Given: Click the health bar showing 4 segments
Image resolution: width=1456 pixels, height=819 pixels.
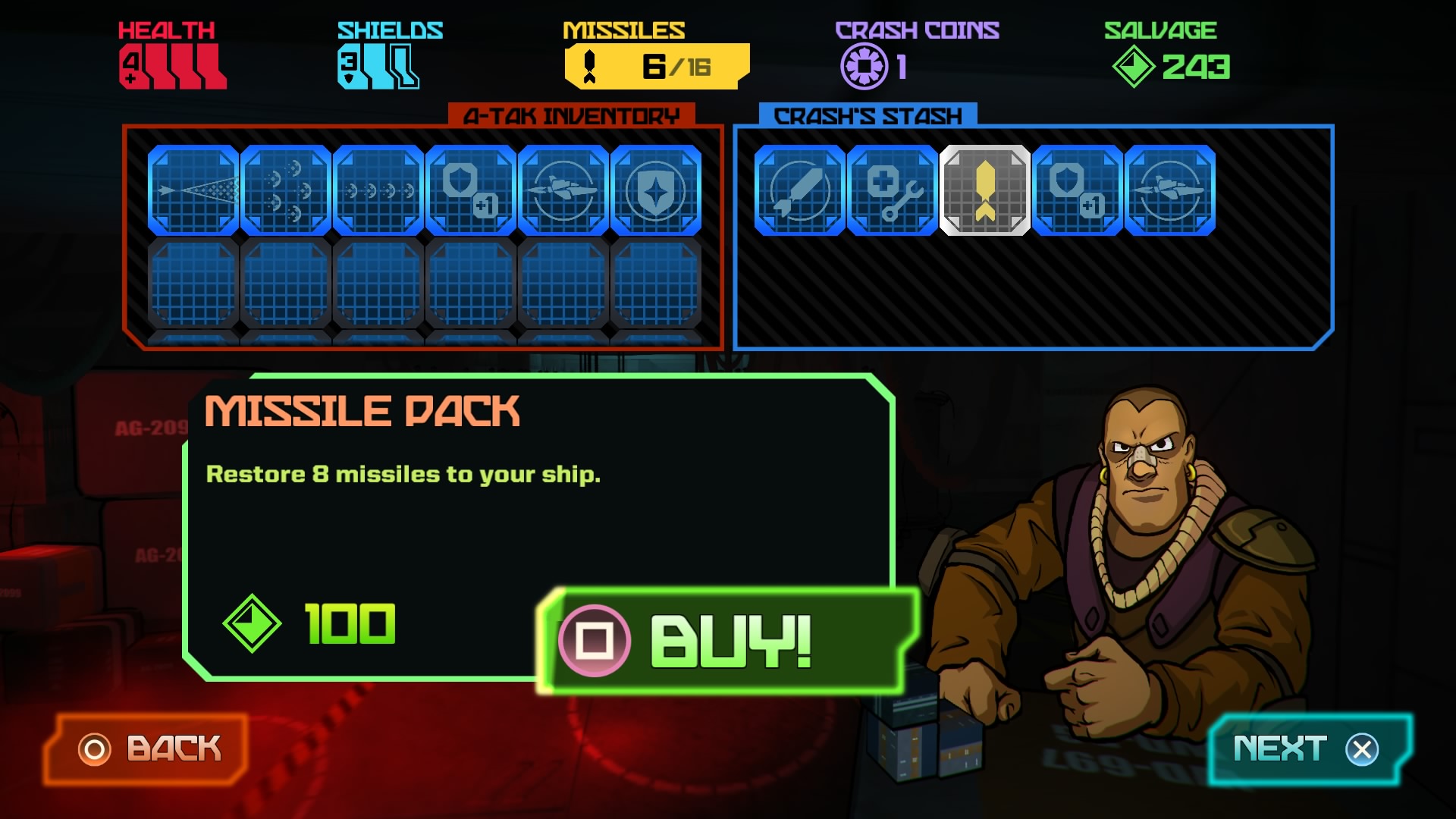Looking at the screenshot, I should [x=171, y=64].
